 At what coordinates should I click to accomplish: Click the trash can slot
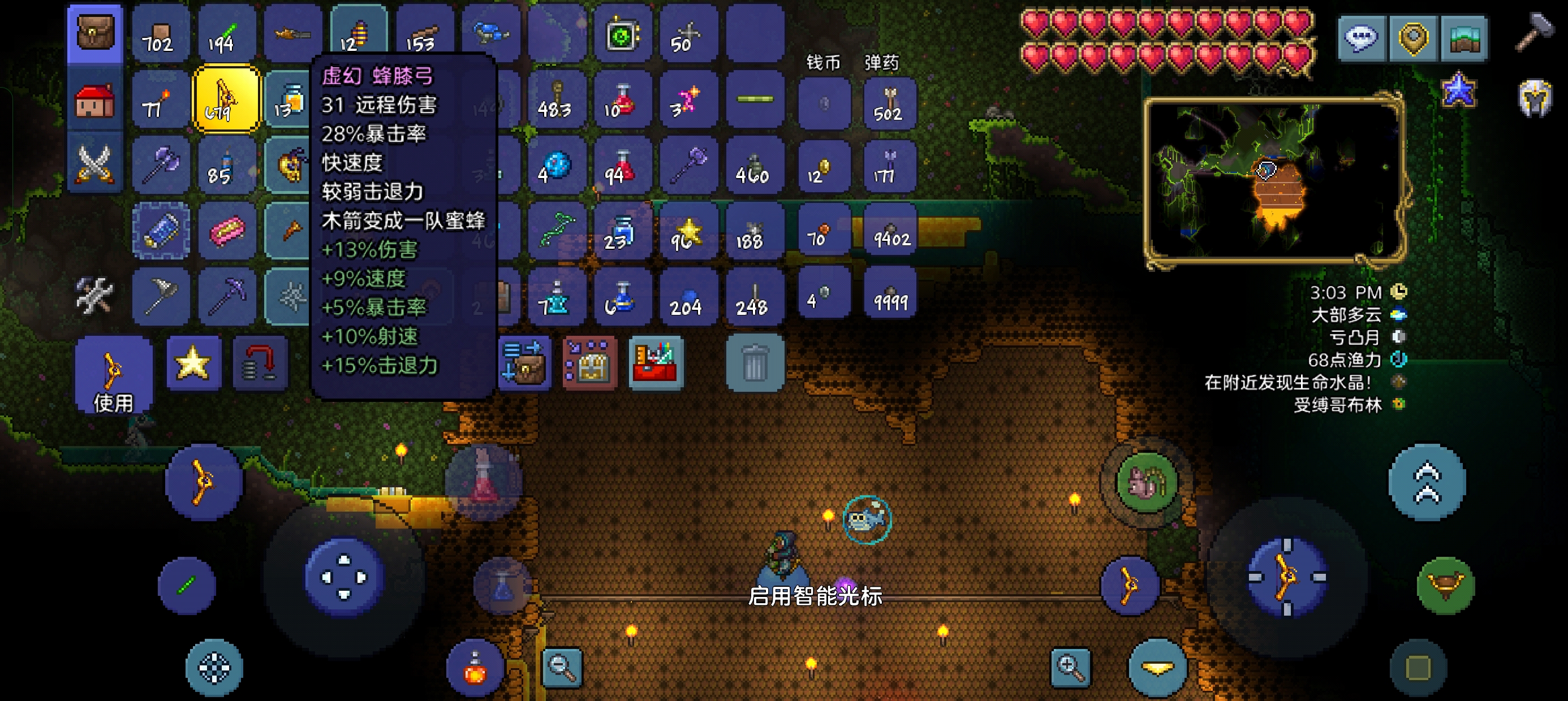pyautogui.click(x=755, y=364)
